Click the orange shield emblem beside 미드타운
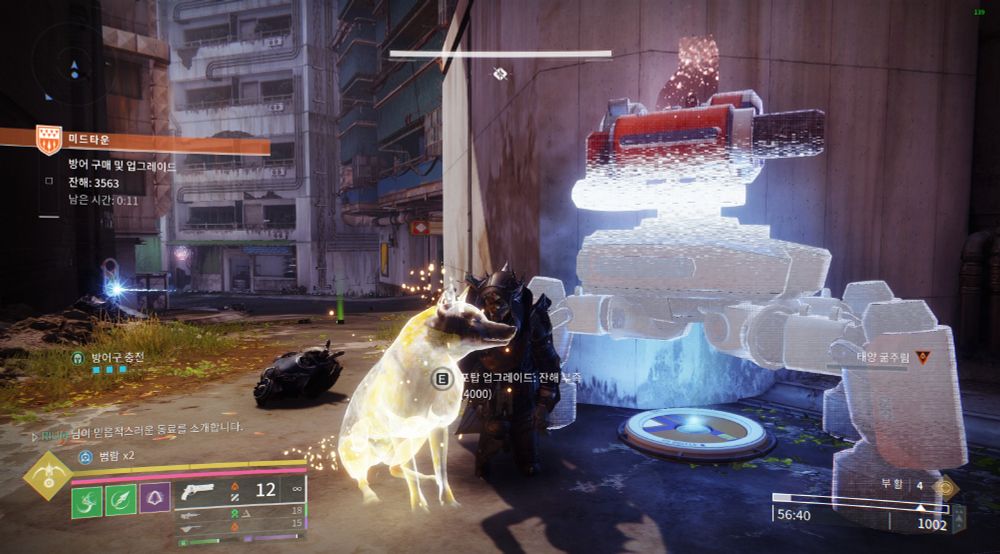The height and width of the screenshot is (554, 1000). (x=48, y=141)
